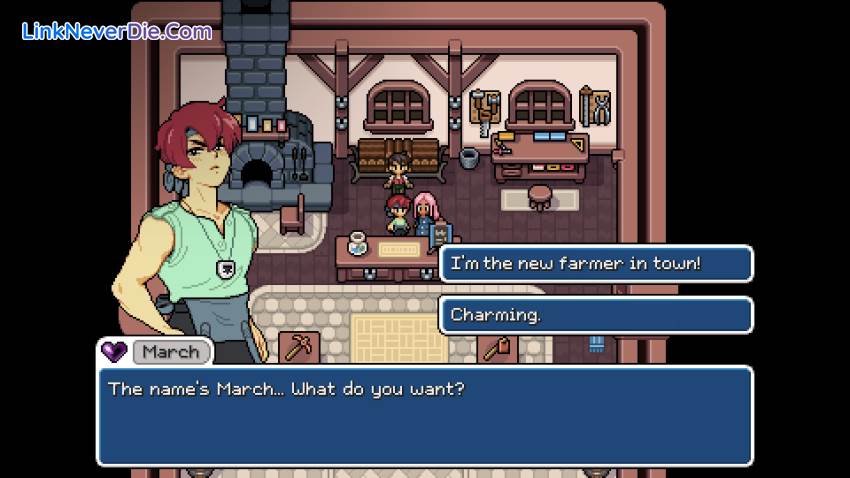Choose "I'm the new farmer in town!" reply
Viewport: 850px width, 478px height.
click(x=595, y=264)
